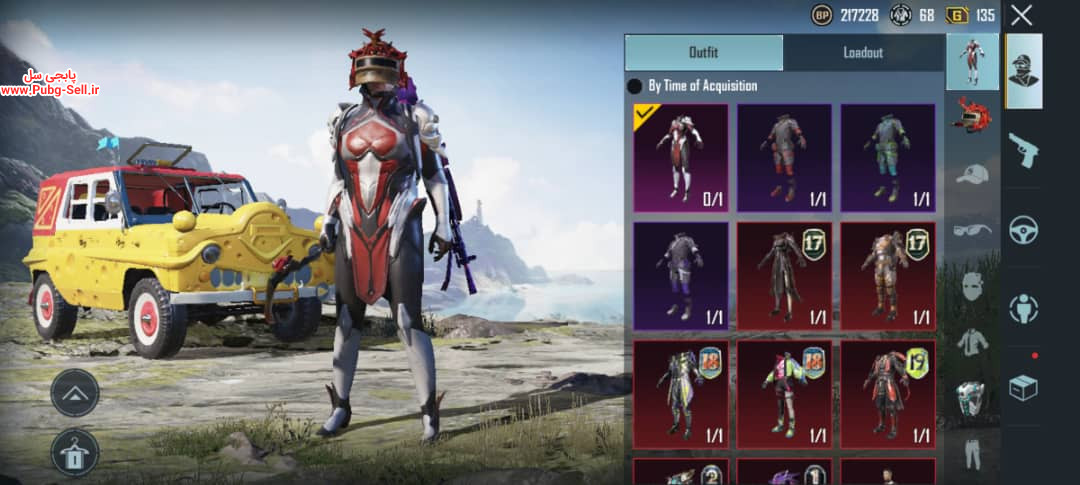
Task: Toggle the By Time of Acquisition sort option
Action: tap(634, 86)
